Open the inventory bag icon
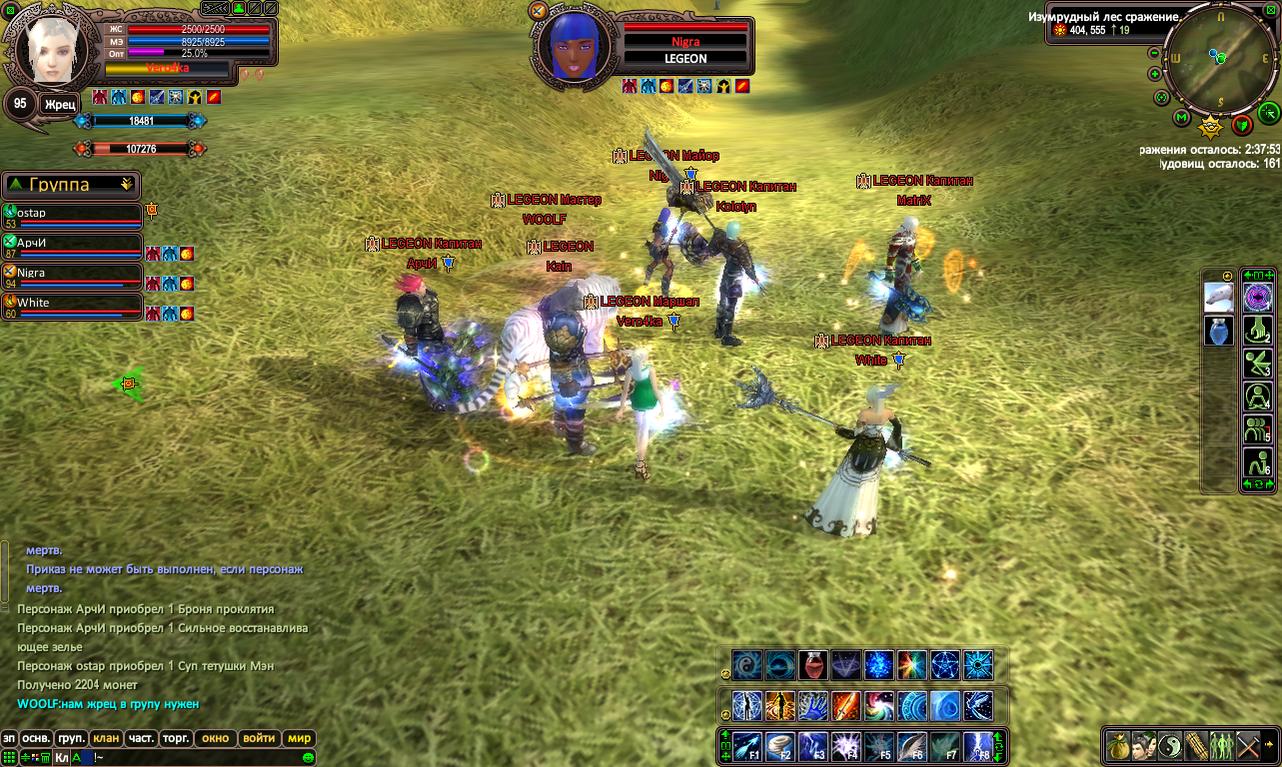This screenshot has width=1282, height=767. 1119,745
